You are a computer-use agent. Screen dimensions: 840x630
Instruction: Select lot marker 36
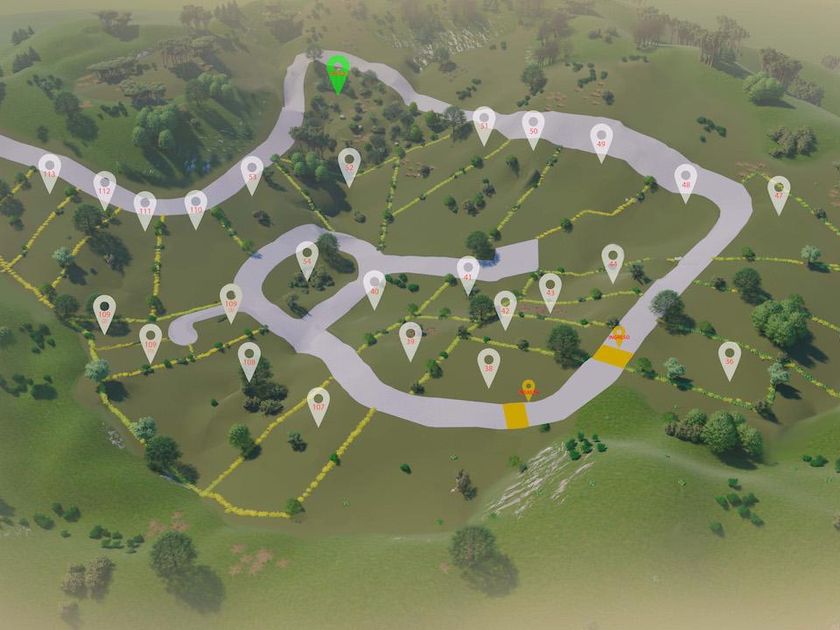(x=730, y=356)
